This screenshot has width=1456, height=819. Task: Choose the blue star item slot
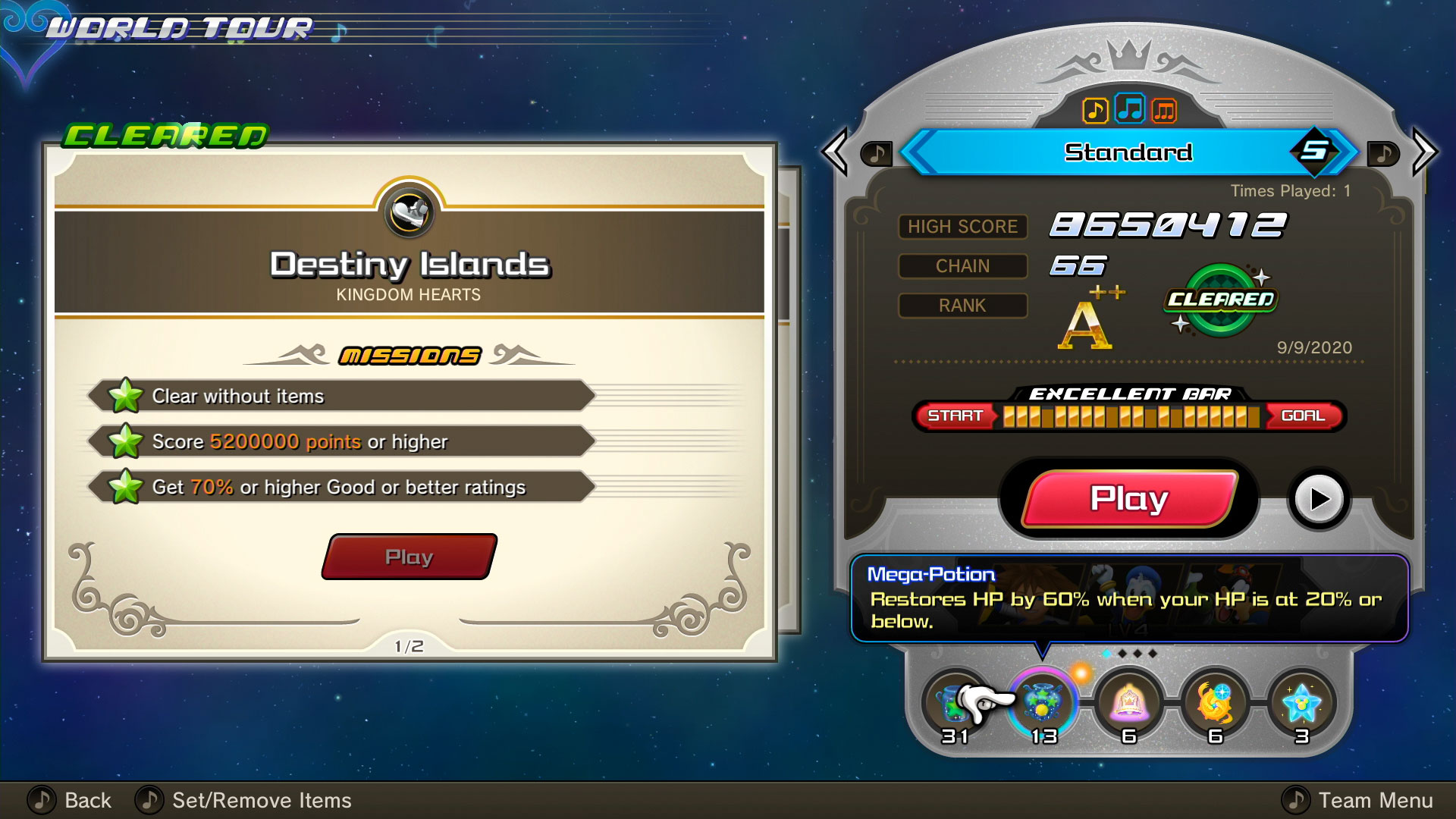pyautogui.click(x=1301, y=704)
